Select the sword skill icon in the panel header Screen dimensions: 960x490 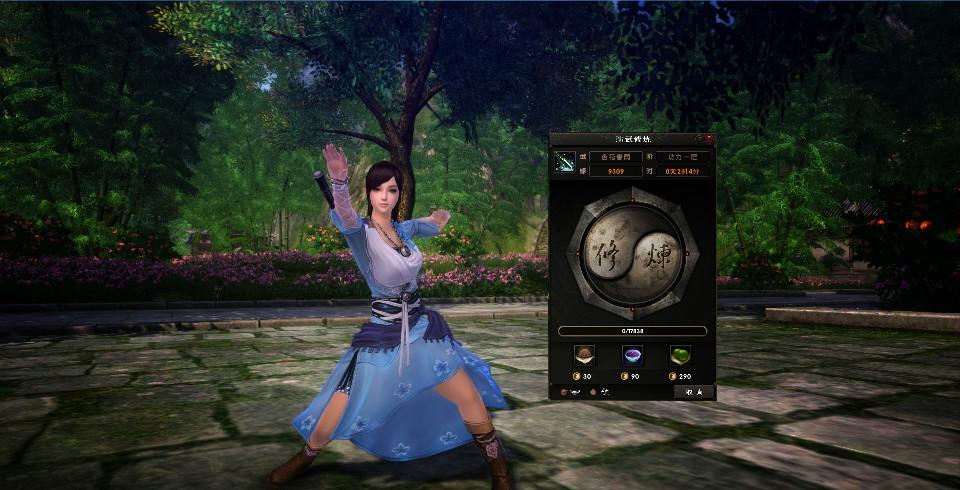[565, 163]
